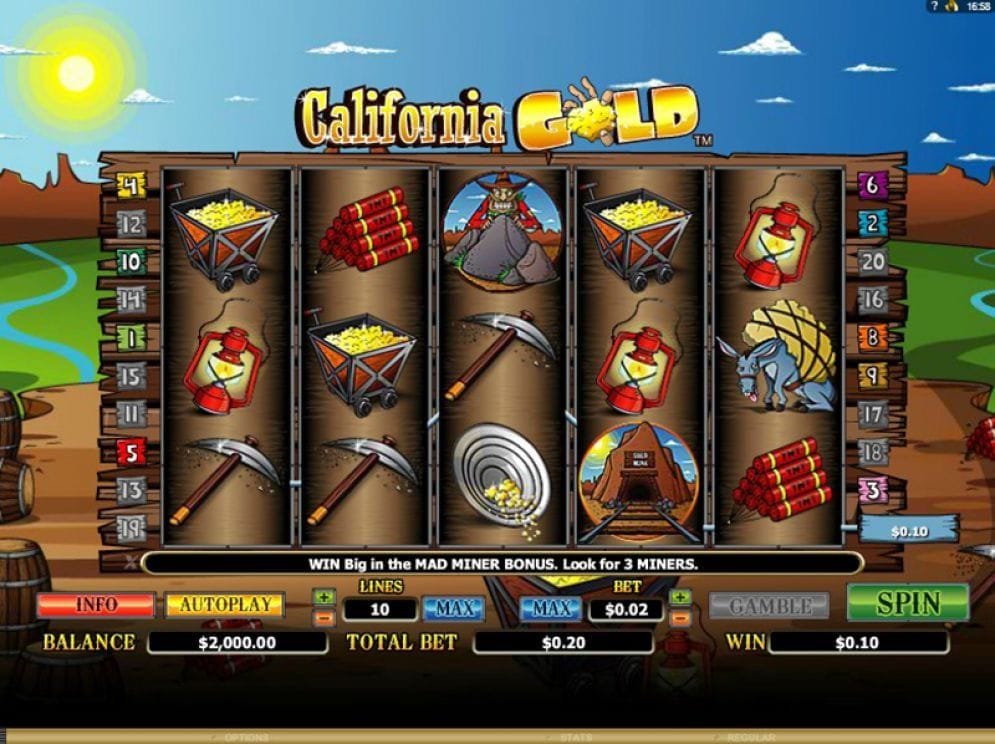Start AUTOPLAY spins
This screenshot has height=744, width=995.
click(x=224, y=605)
